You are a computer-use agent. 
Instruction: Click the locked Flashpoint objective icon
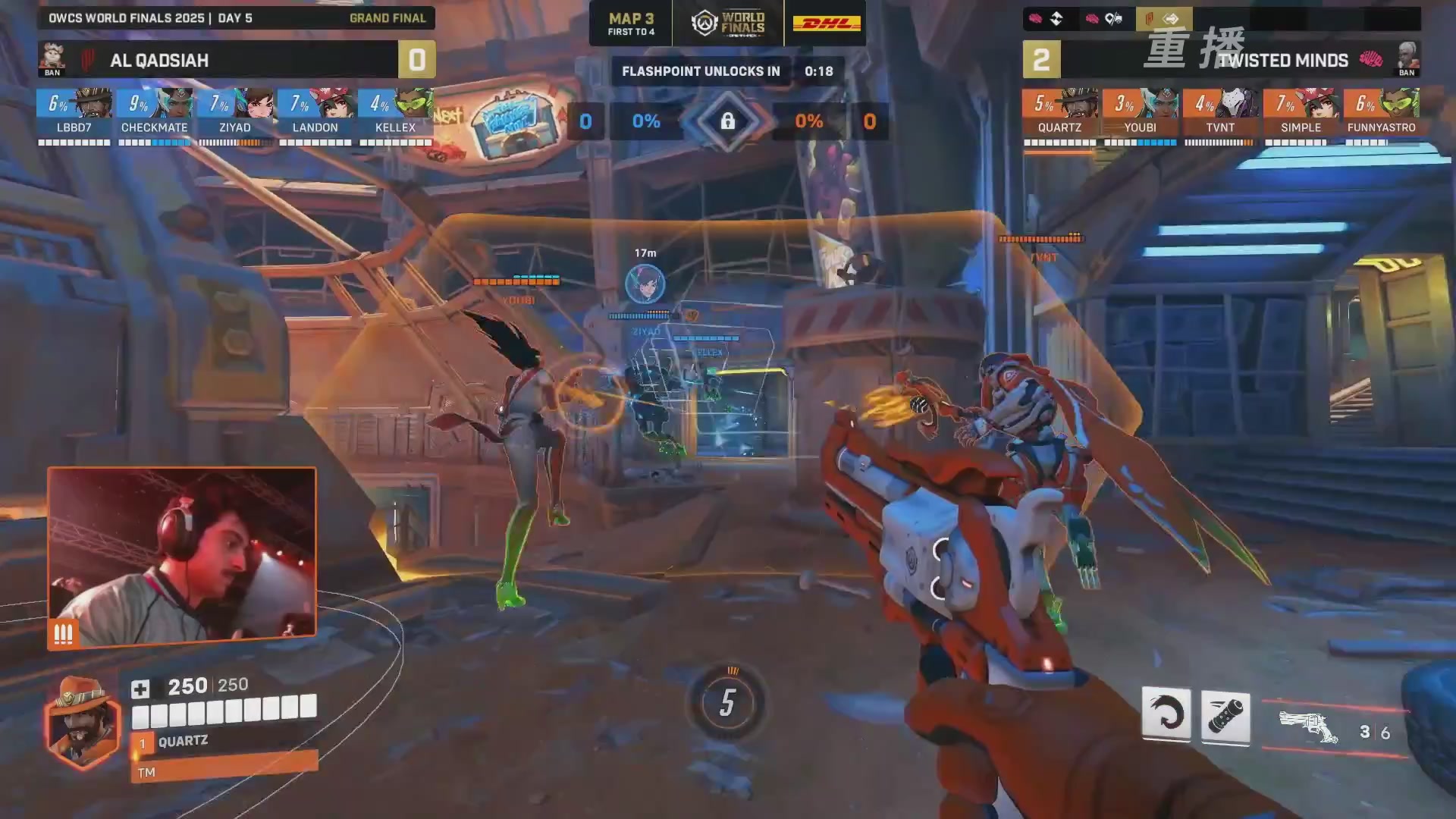pyautogui.click(x=727, y=121)
